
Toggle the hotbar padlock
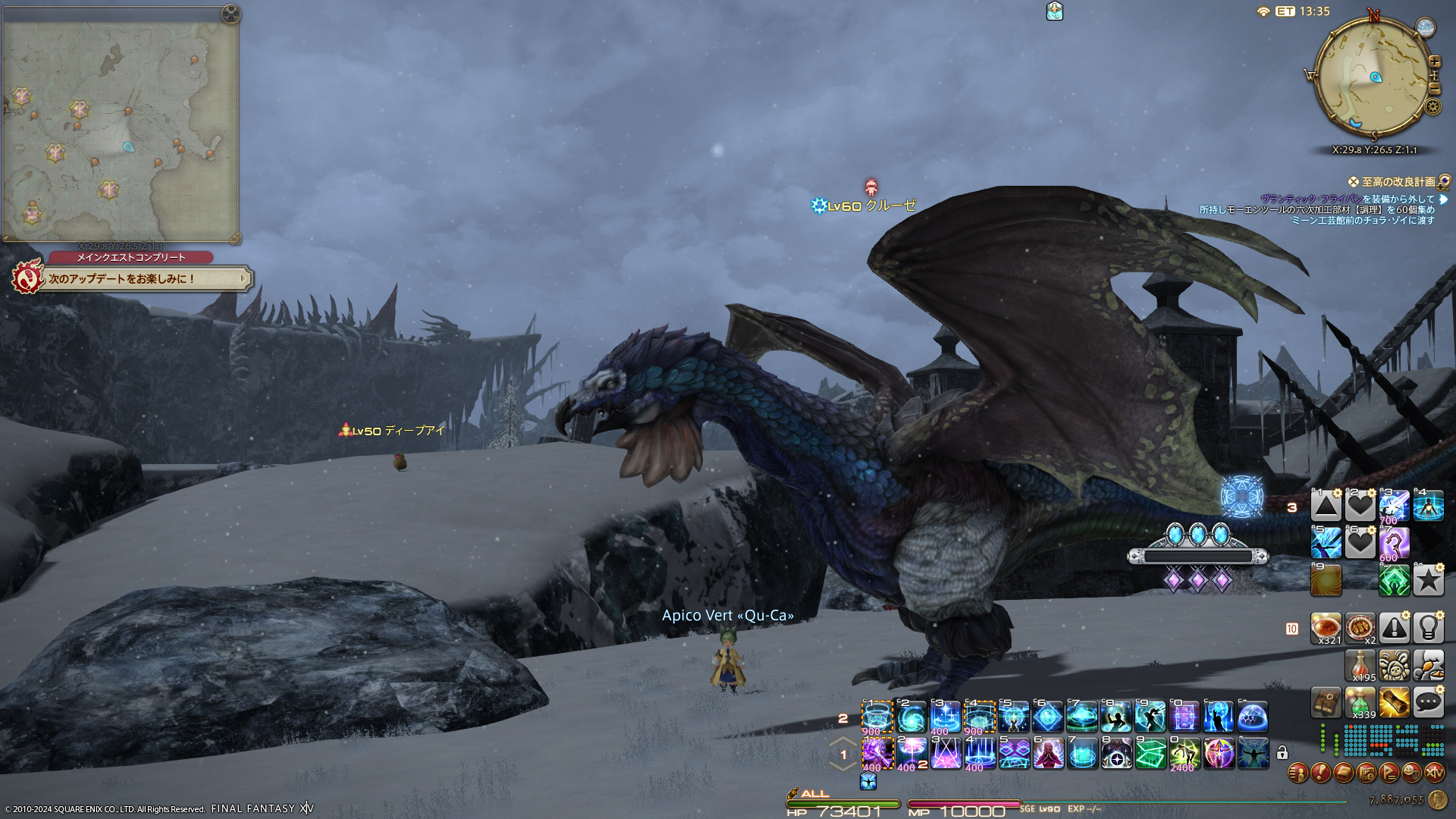pyautogui.click(x=1282, y=753)
